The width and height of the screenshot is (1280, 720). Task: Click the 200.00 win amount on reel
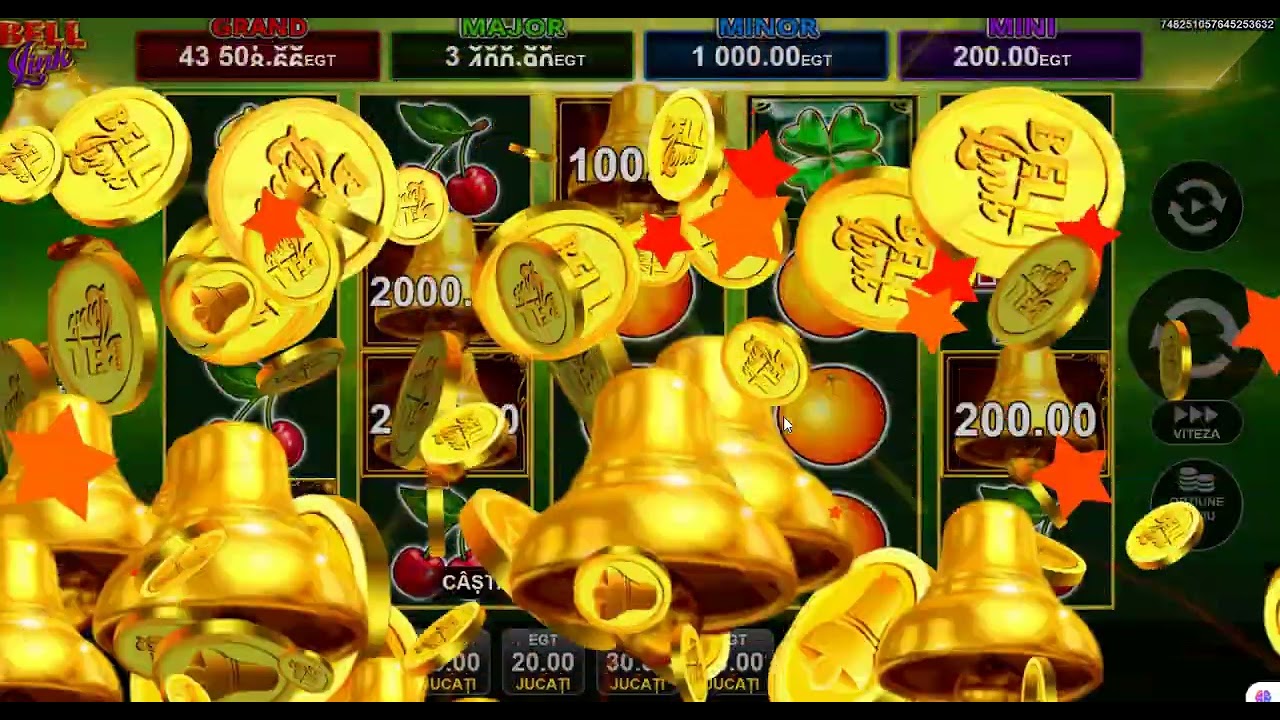pos(1025,420)
